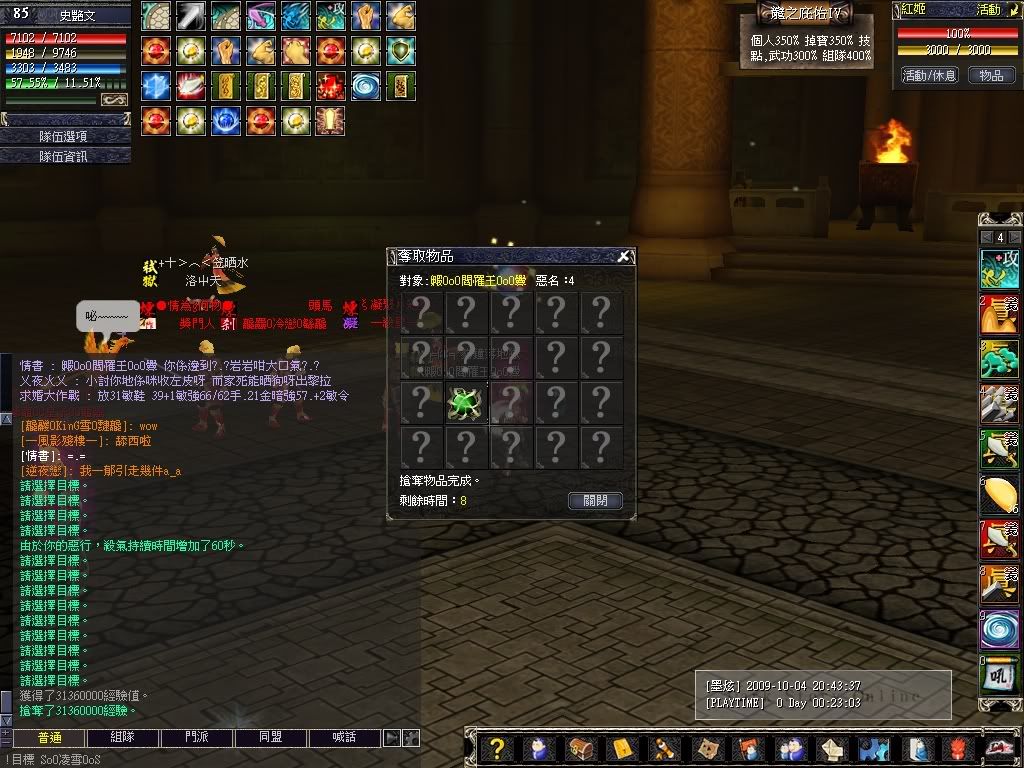Click the blue puzzle piece menu icon
Viewport: 1024px width, 768px height.
click(875, 749)
